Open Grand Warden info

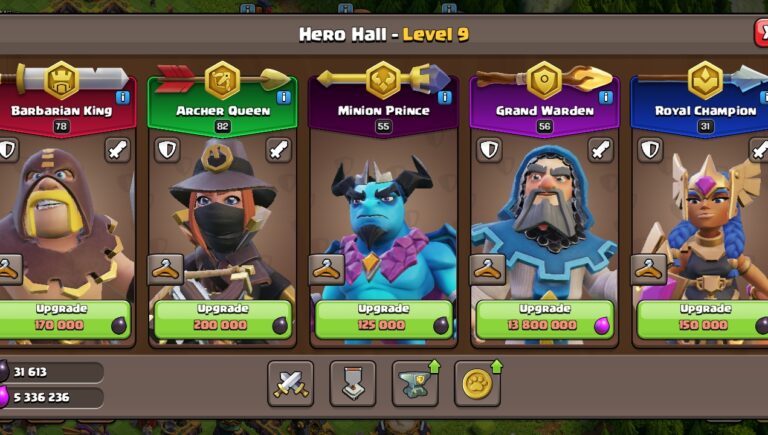(x=605, y=97)
